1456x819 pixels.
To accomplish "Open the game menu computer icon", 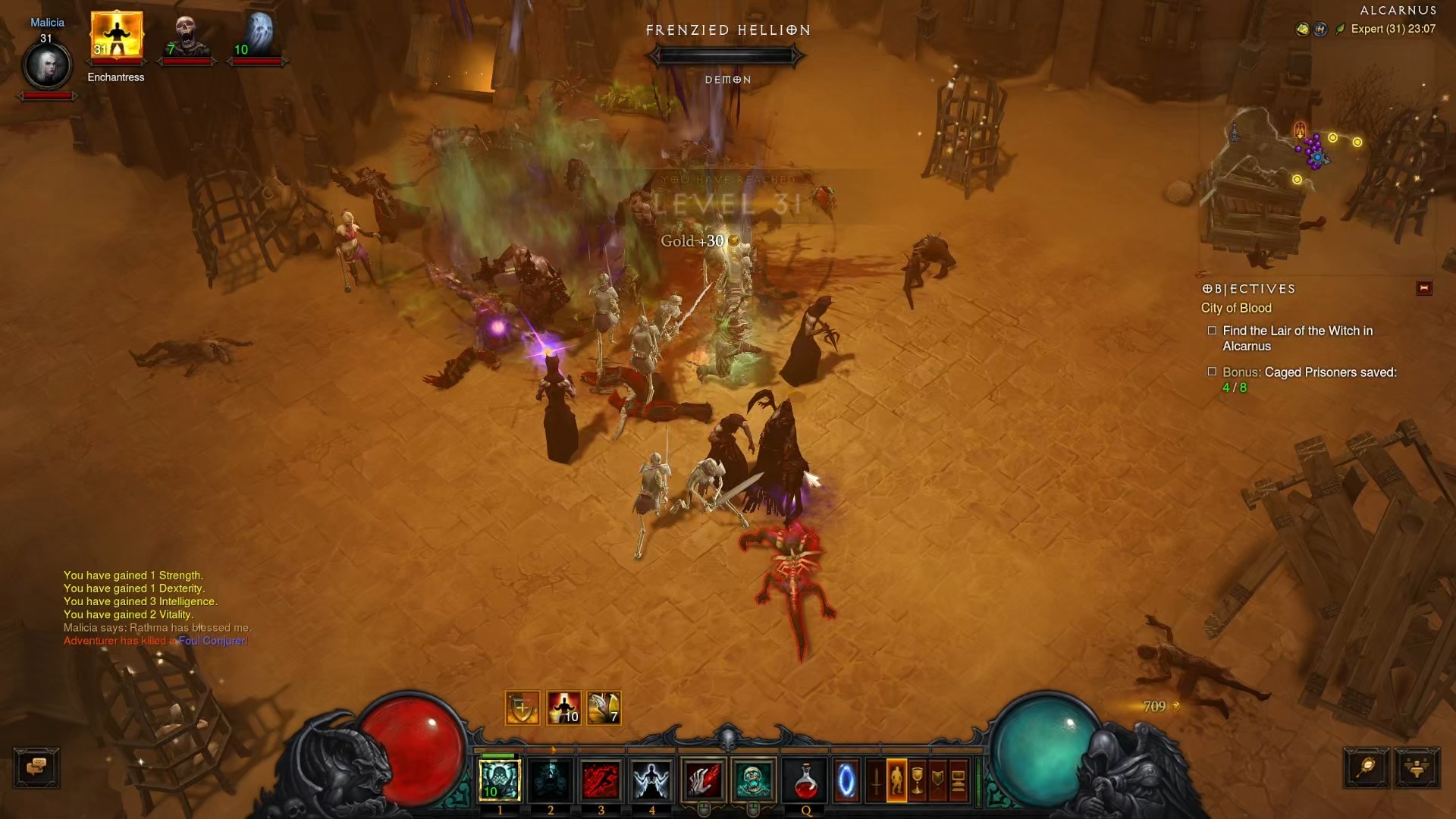I will [959, 780].
